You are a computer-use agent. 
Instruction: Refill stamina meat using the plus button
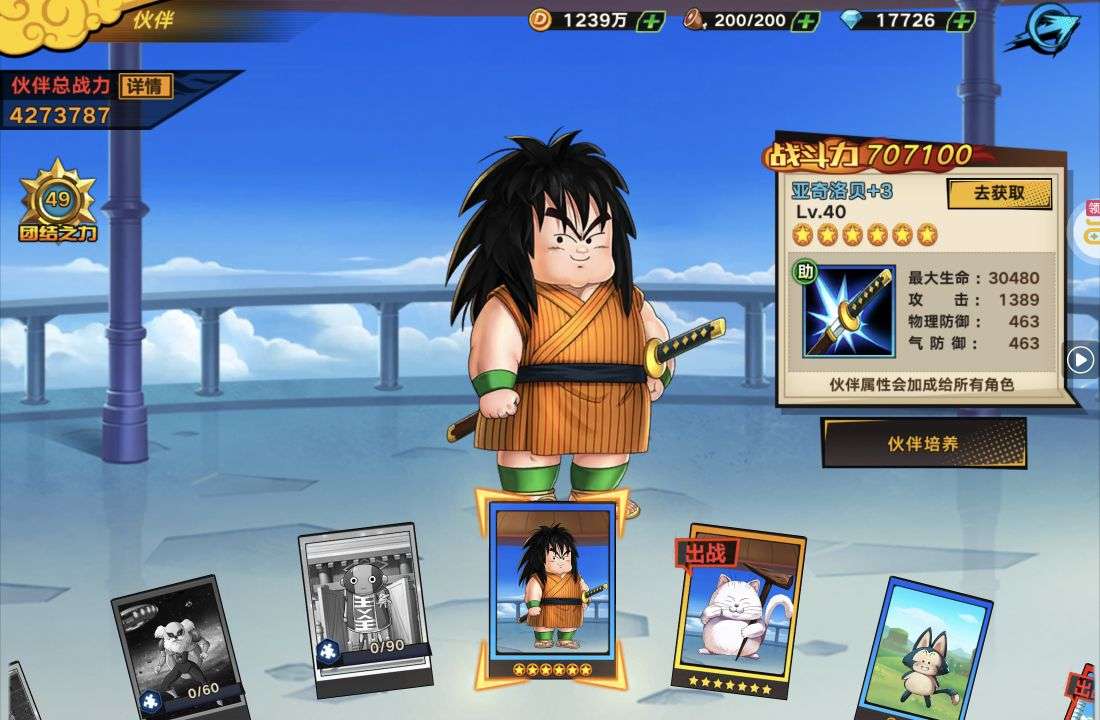(x=805, y=20)
